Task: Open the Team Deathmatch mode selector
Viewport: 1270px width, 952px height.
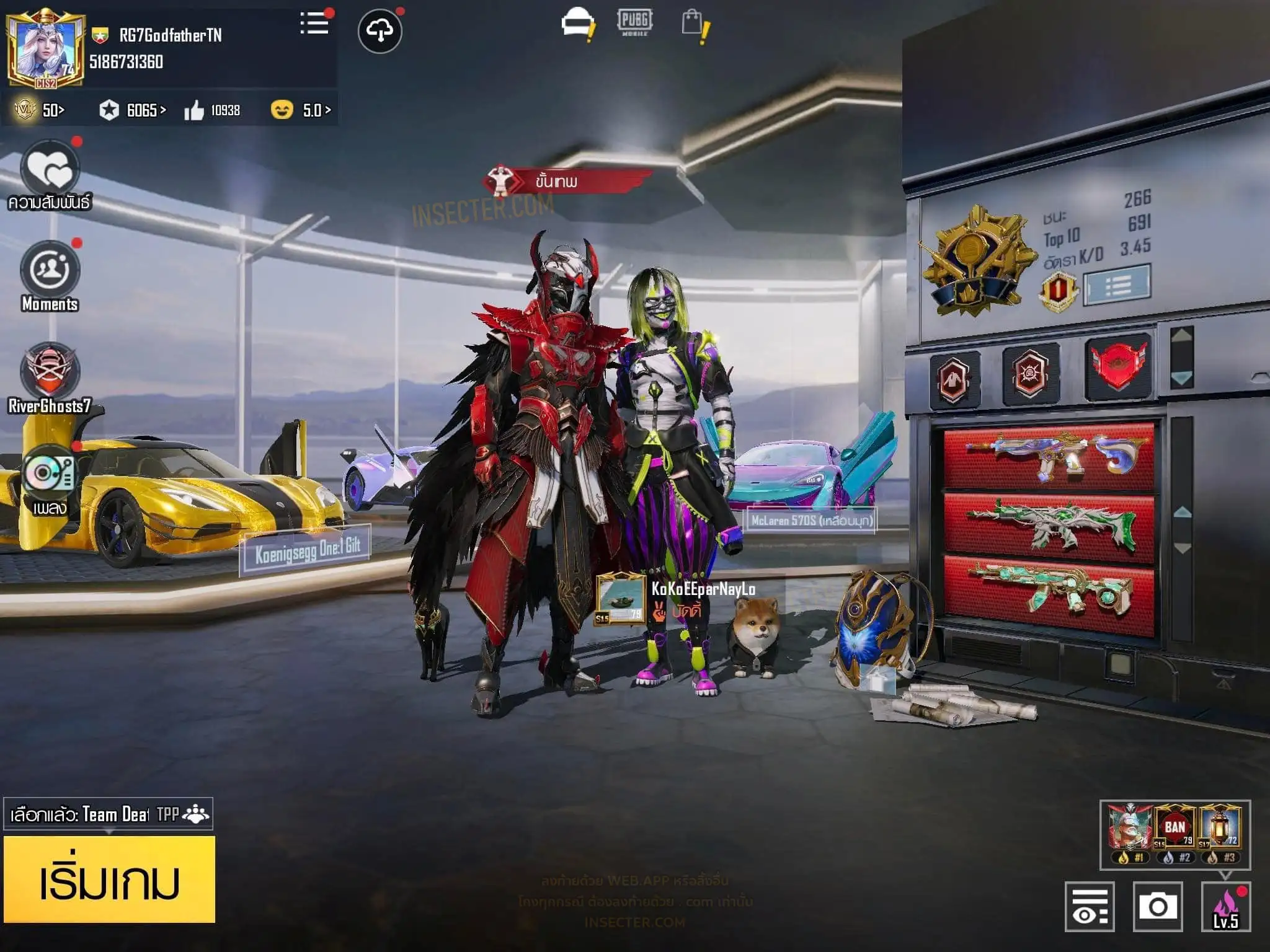Action: coord(108,814)
